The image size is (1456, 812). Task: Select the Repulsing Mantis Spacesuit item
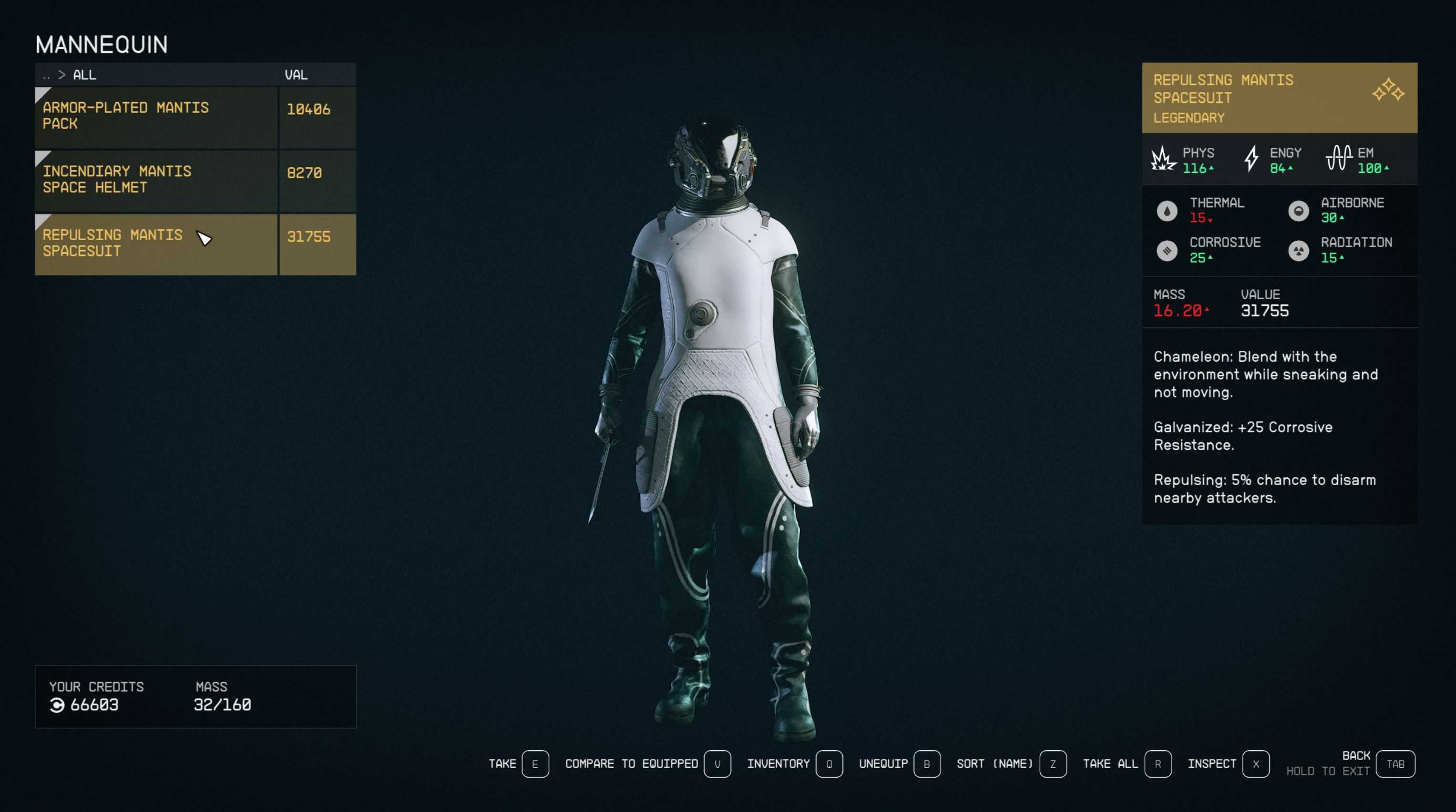155,244
